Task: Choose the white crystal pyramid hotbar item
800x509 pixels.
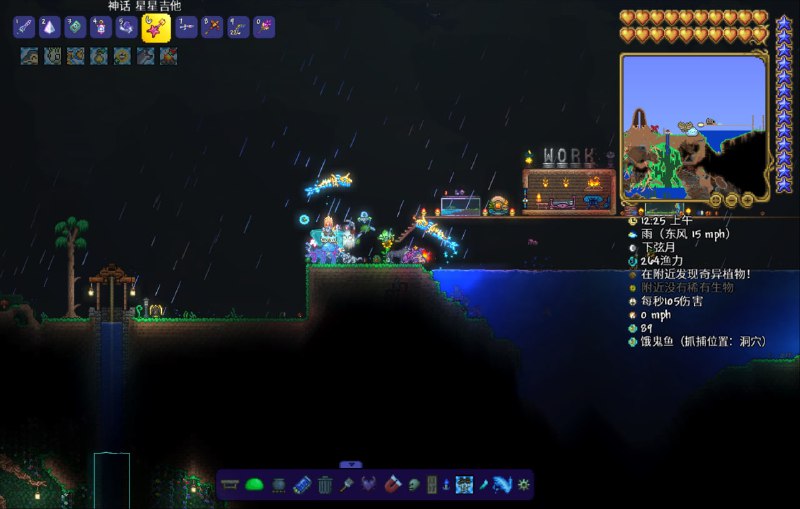Action: [50, 27]
